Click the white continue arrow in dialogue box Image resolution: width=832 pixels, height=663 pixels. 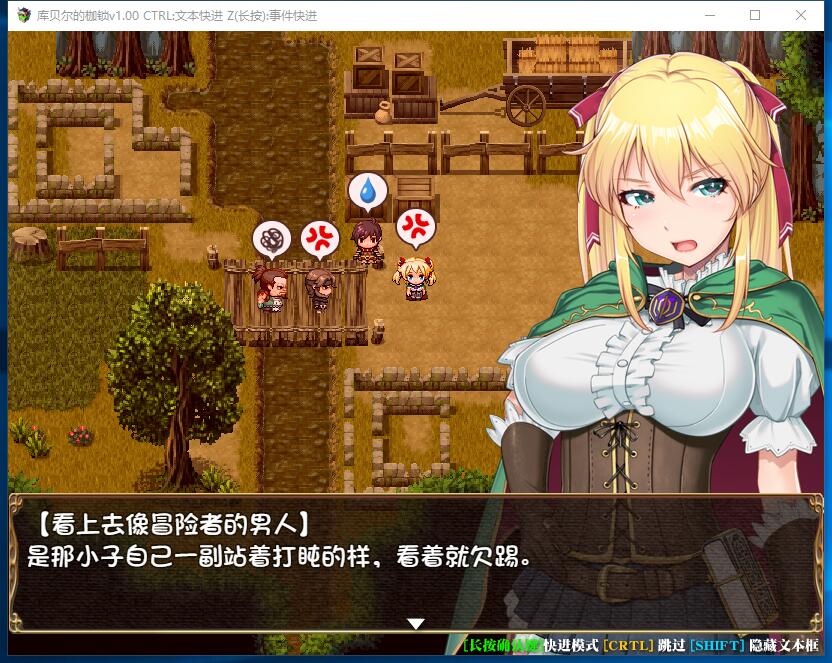tap(416, 623)
